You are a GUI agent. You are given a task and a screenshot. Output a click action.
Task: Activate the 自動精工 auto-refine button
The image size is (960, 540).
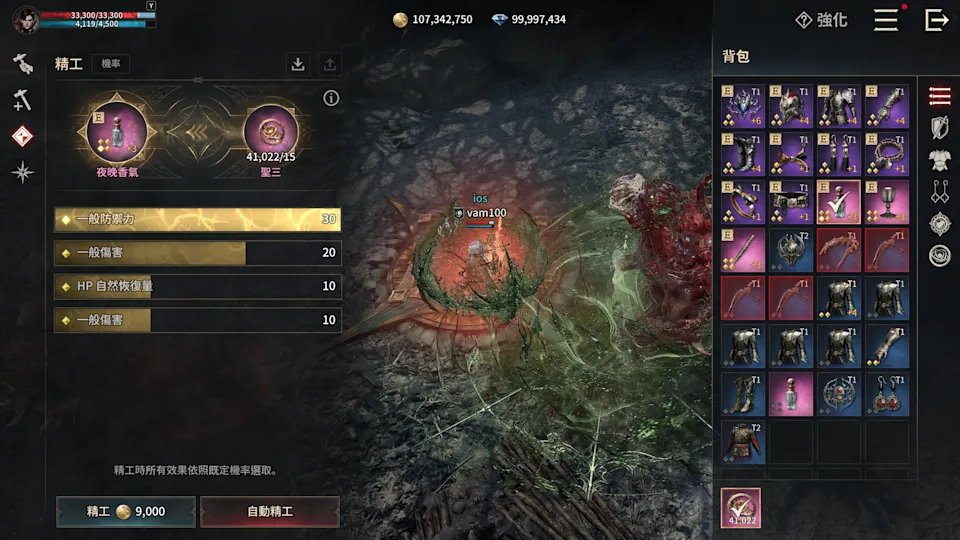click(270, 511)
